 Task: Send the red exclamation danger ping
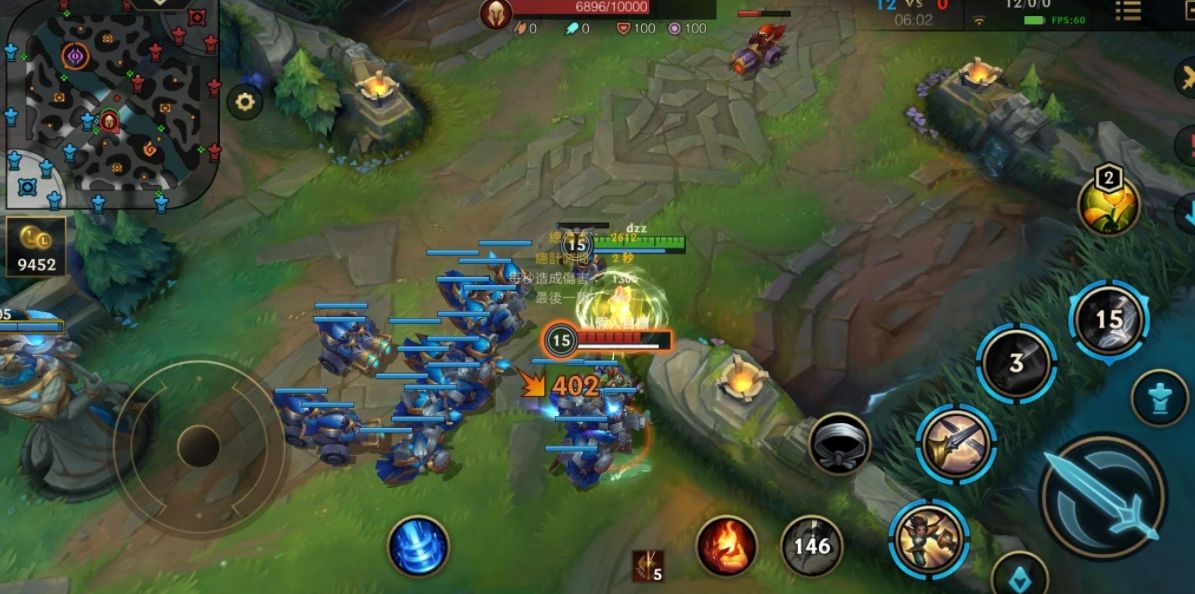click(x=1186, y=145)
